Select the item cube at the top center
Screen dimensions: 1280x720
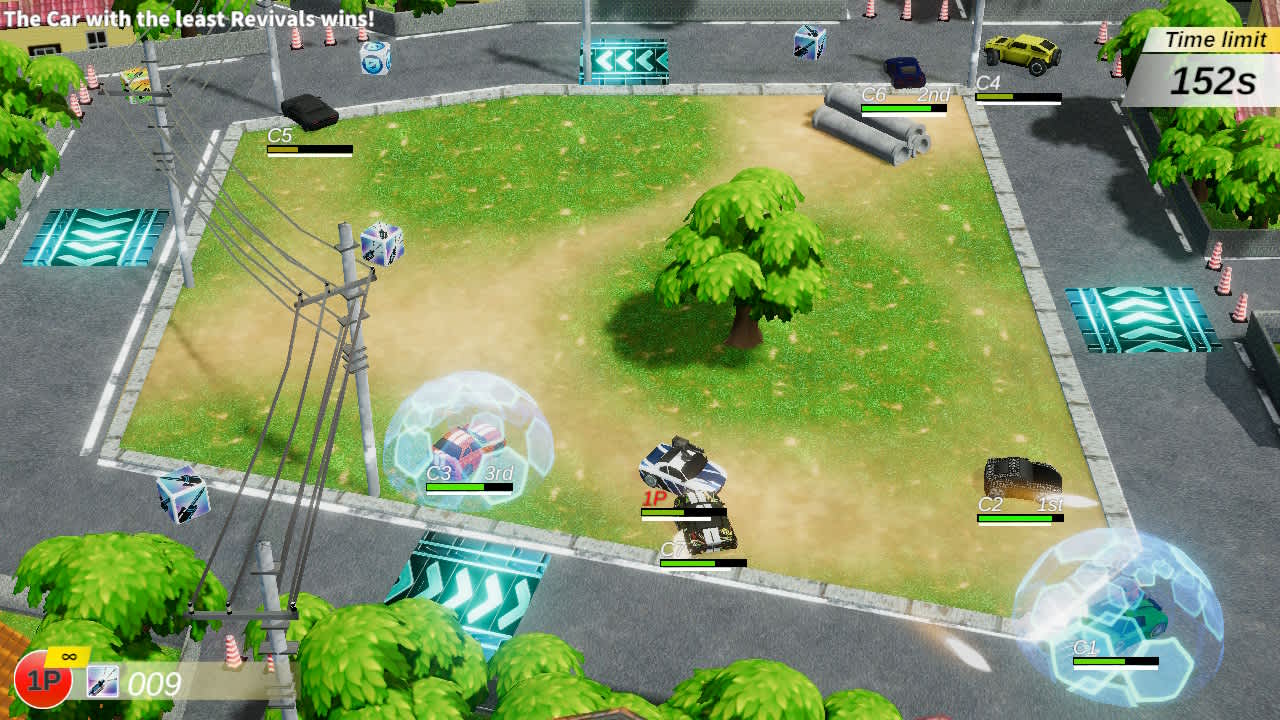374,62
